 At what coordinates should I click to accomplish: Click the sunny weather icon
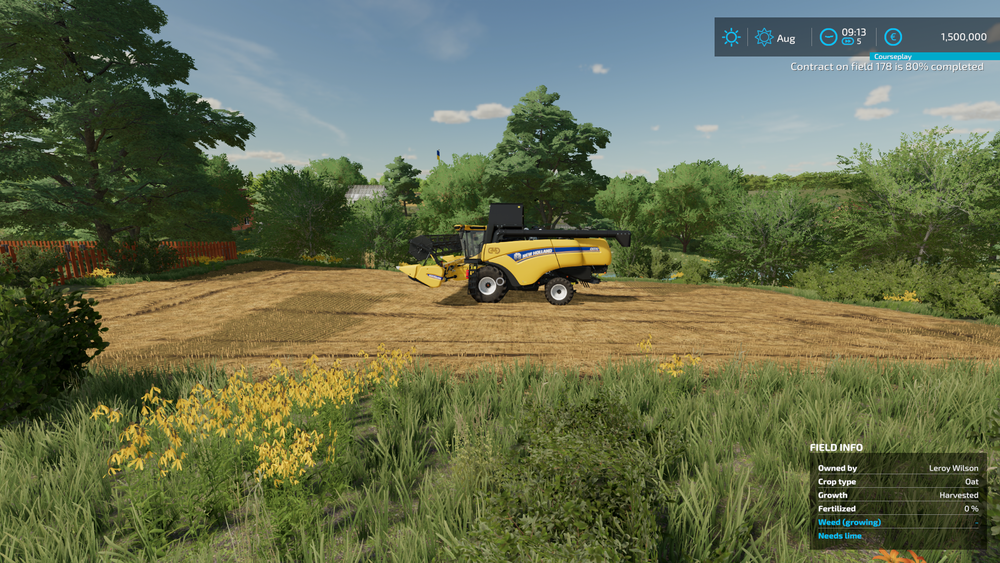point(731,37)
